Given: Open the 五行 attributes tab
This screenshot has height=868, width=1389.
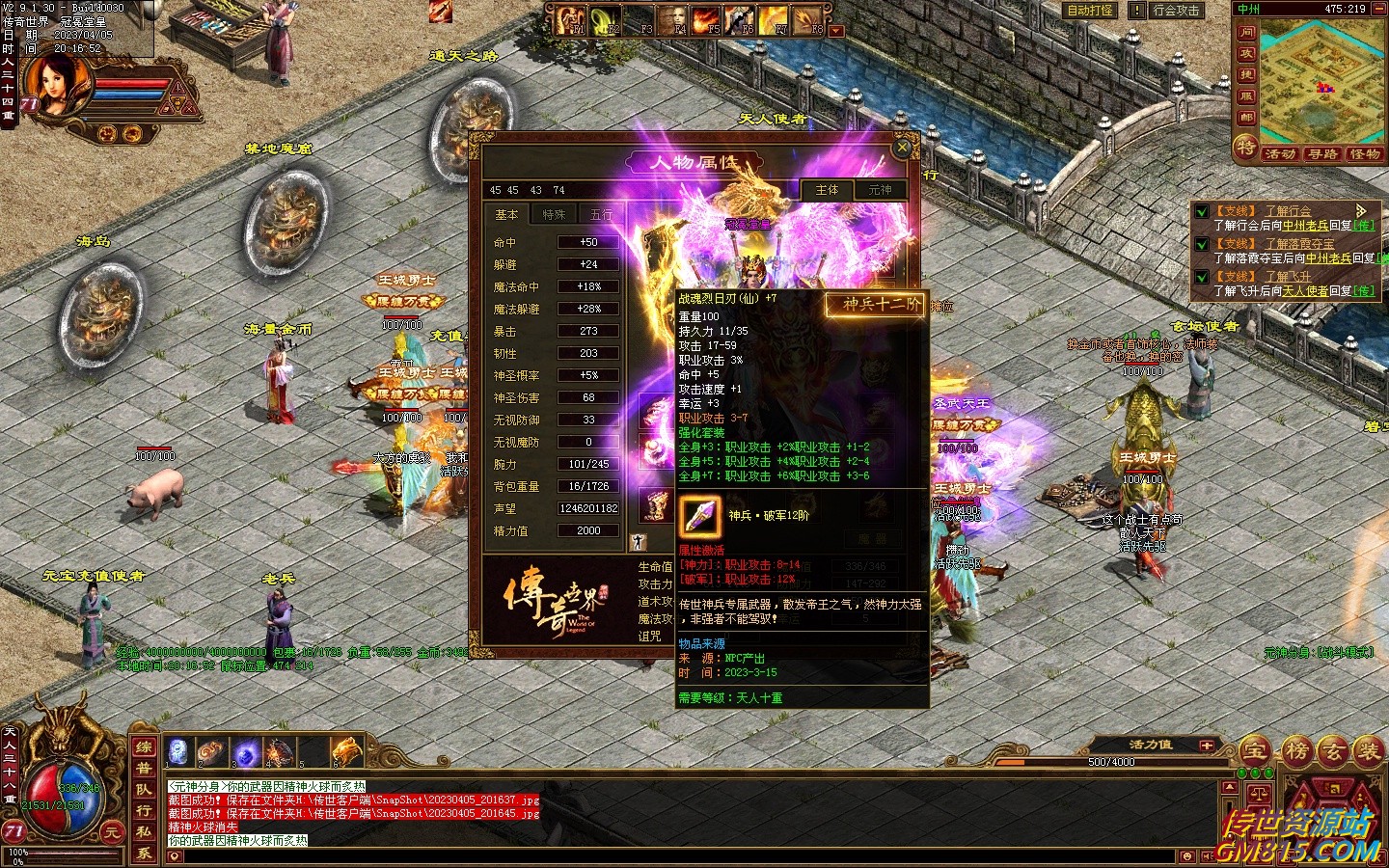Looking at the screenshot, I should (x=600, y=214).
